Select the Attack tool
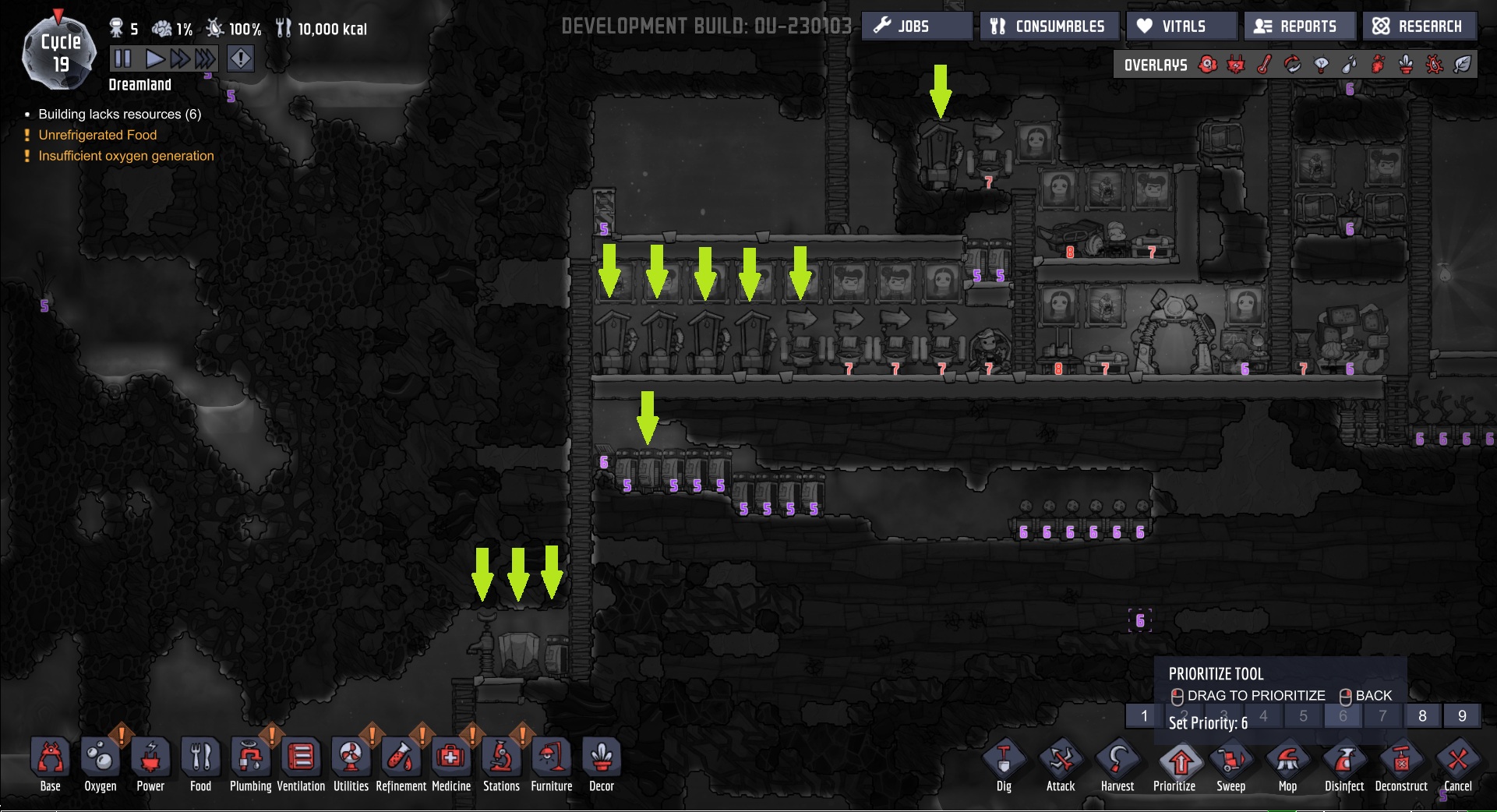Viewport: 1497px width, 812px height. tap(1061, 764)
